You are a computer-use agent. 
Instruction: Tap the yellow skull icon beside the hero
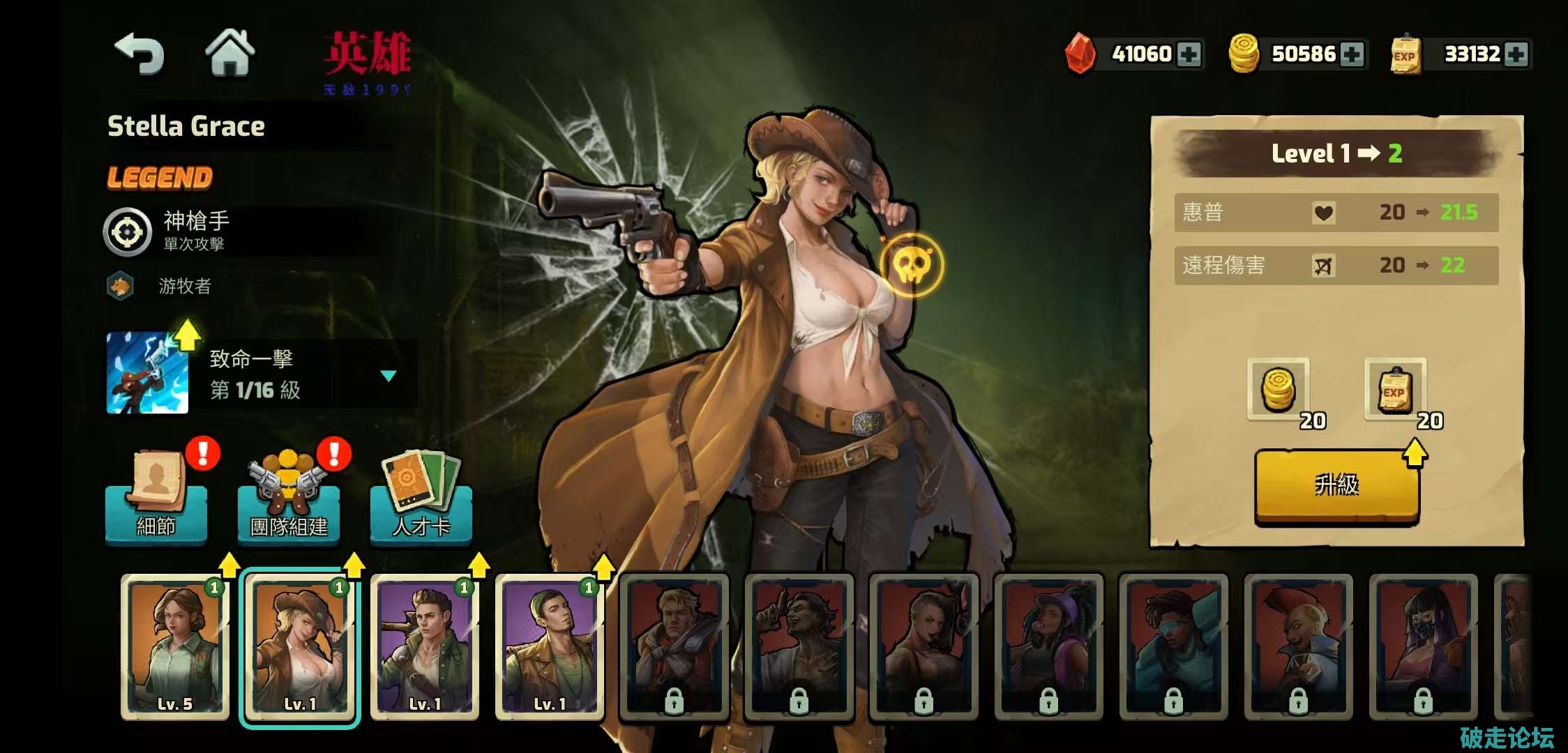click(912, 266)
